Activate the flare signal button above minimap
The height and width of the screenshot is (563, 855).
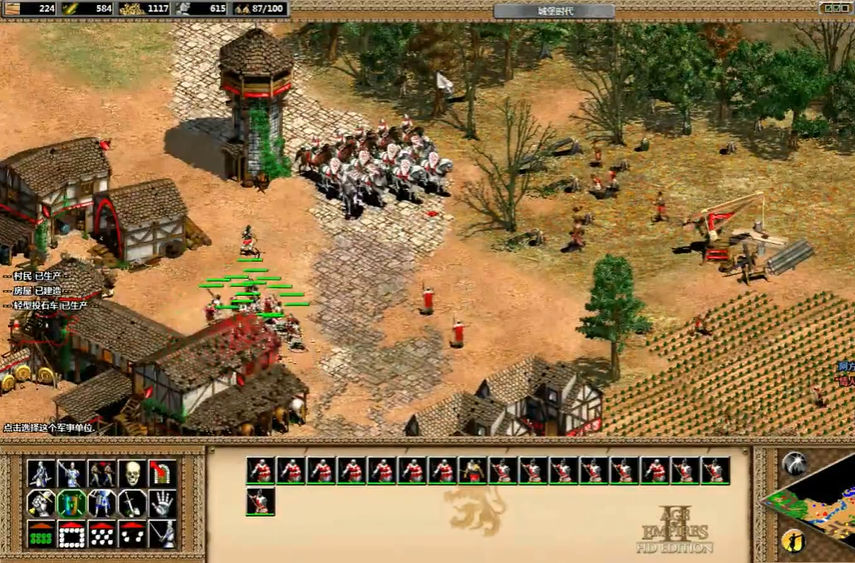pos(795,463)
